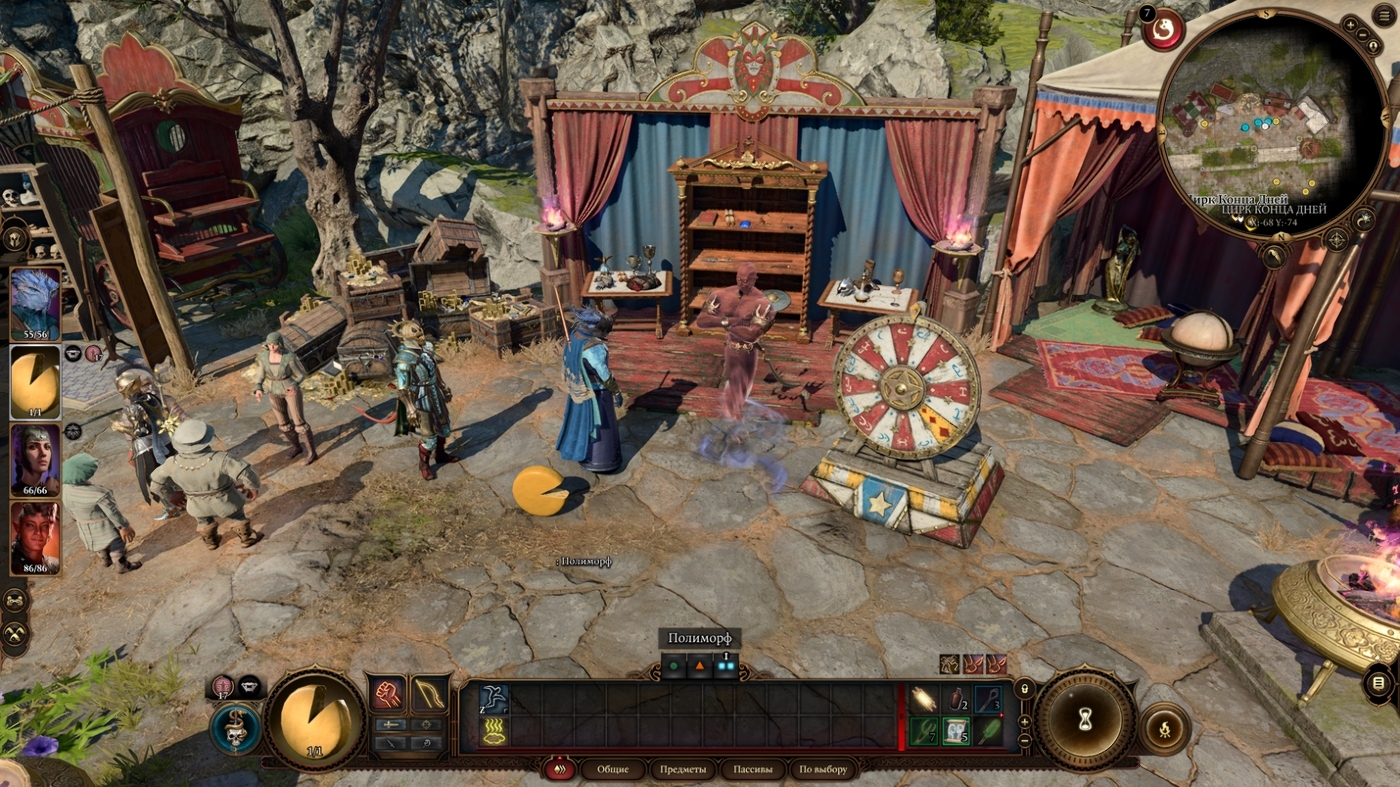Select the red tiefling portrait with 86/86 HP

35,538
